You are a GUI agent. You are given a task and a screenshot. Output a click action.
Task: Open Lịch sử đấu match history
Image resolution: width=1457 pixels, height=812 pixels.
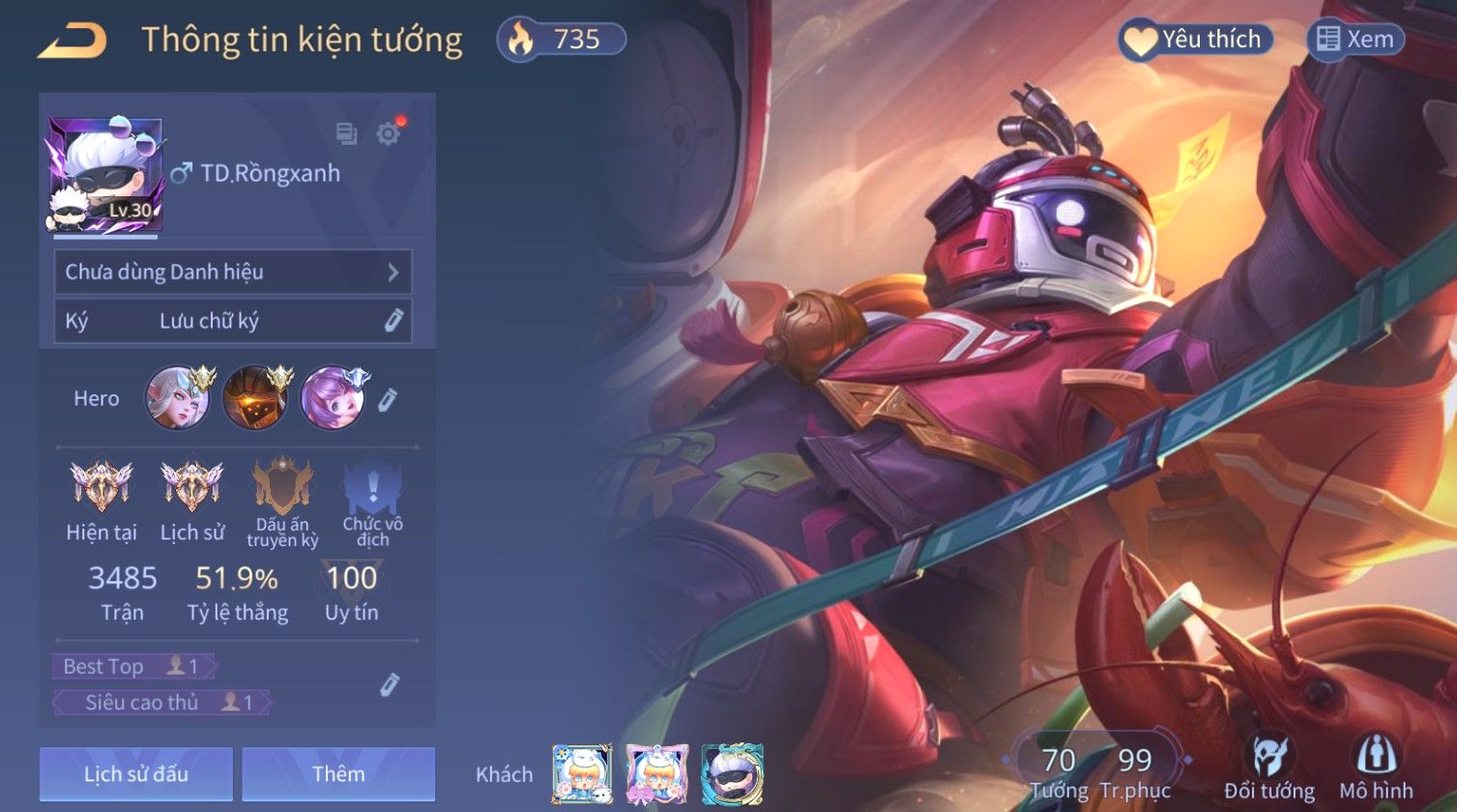(136, 774)
